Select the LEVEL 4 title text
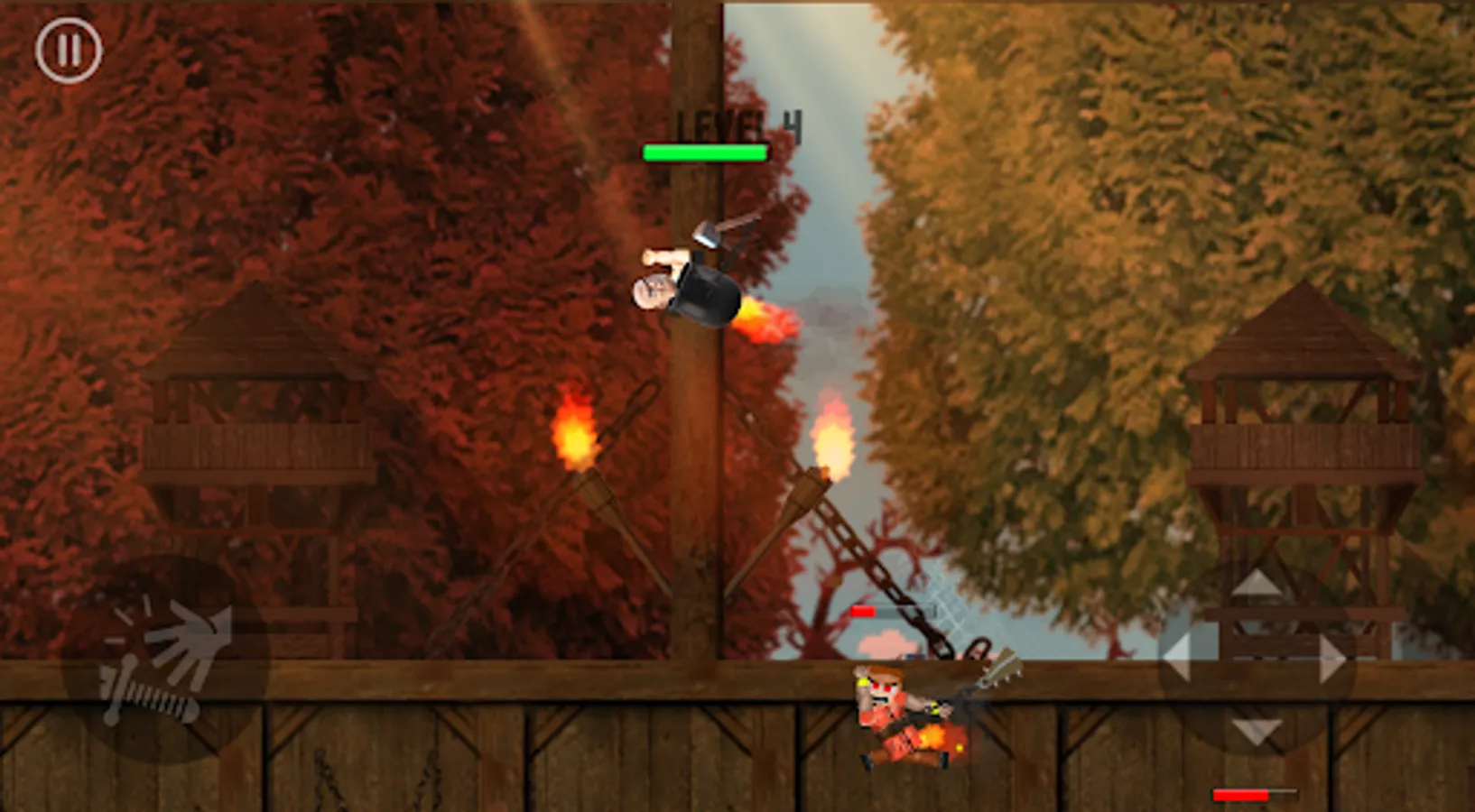1475x812 pixels. click(x=736, y=122)
